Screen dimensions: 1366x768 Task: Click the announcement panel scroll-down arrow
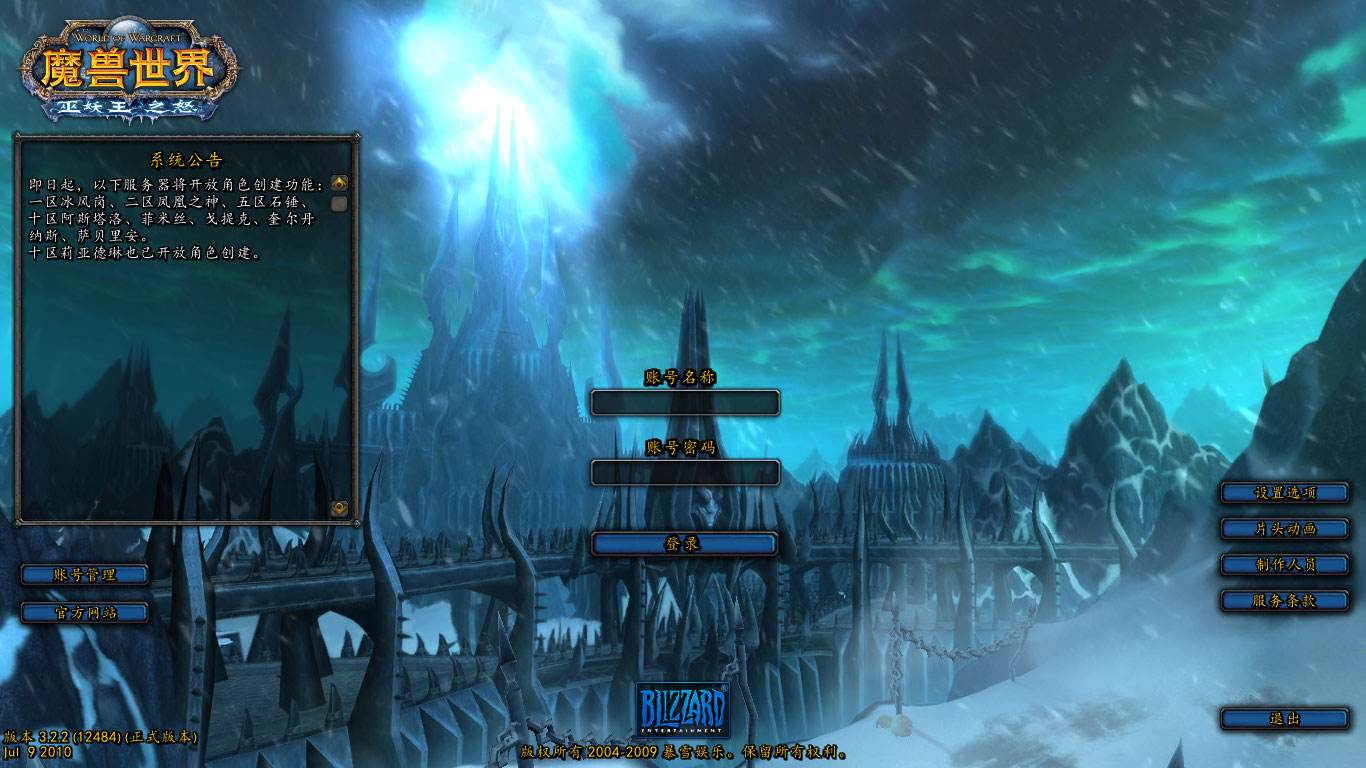tap(340, 508)
